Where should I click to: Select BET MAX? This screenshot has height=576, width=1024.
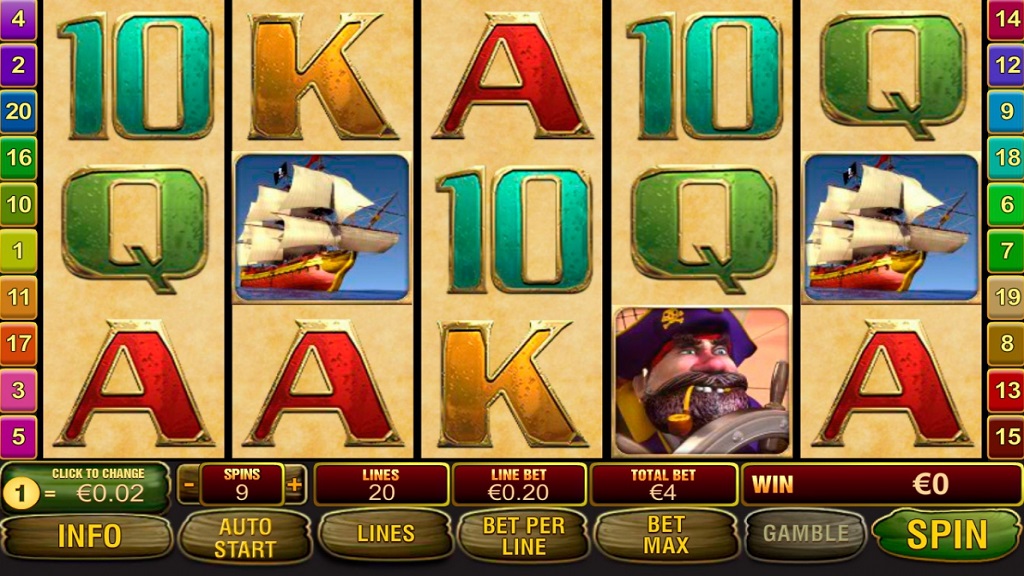coord(666,535)
